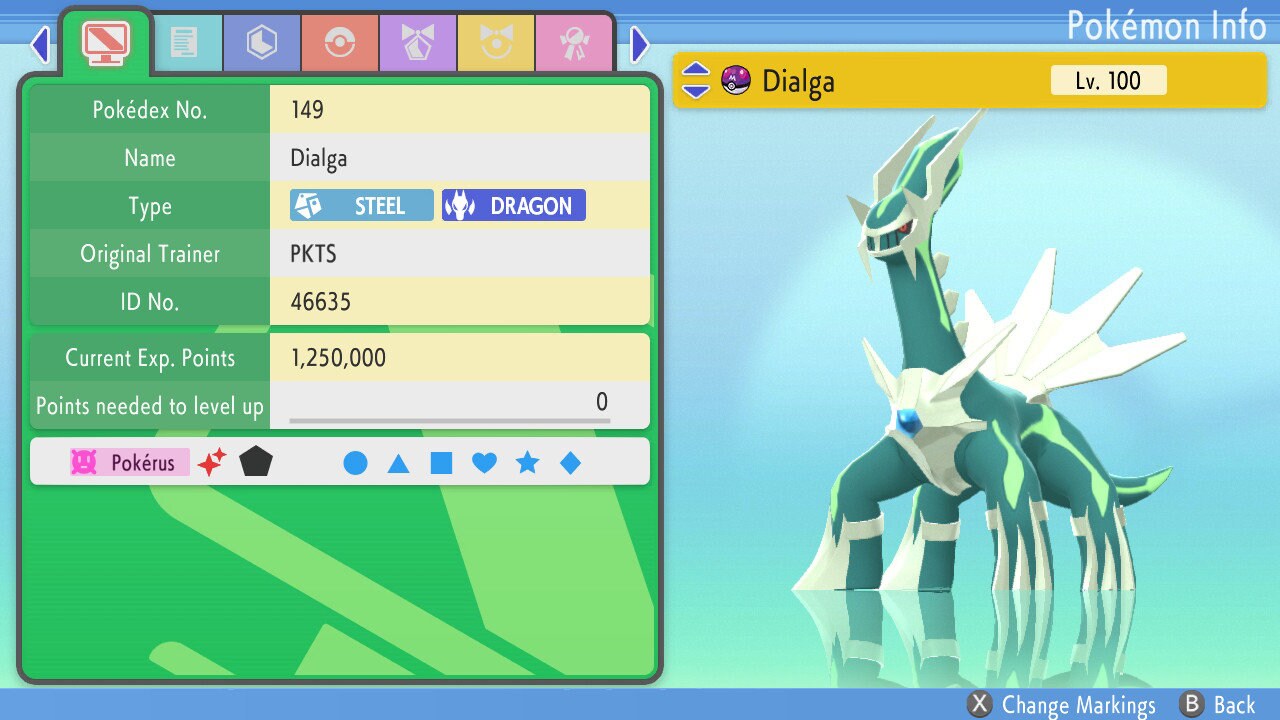
Task: Toggle the star marking
Action: (527, 463)
